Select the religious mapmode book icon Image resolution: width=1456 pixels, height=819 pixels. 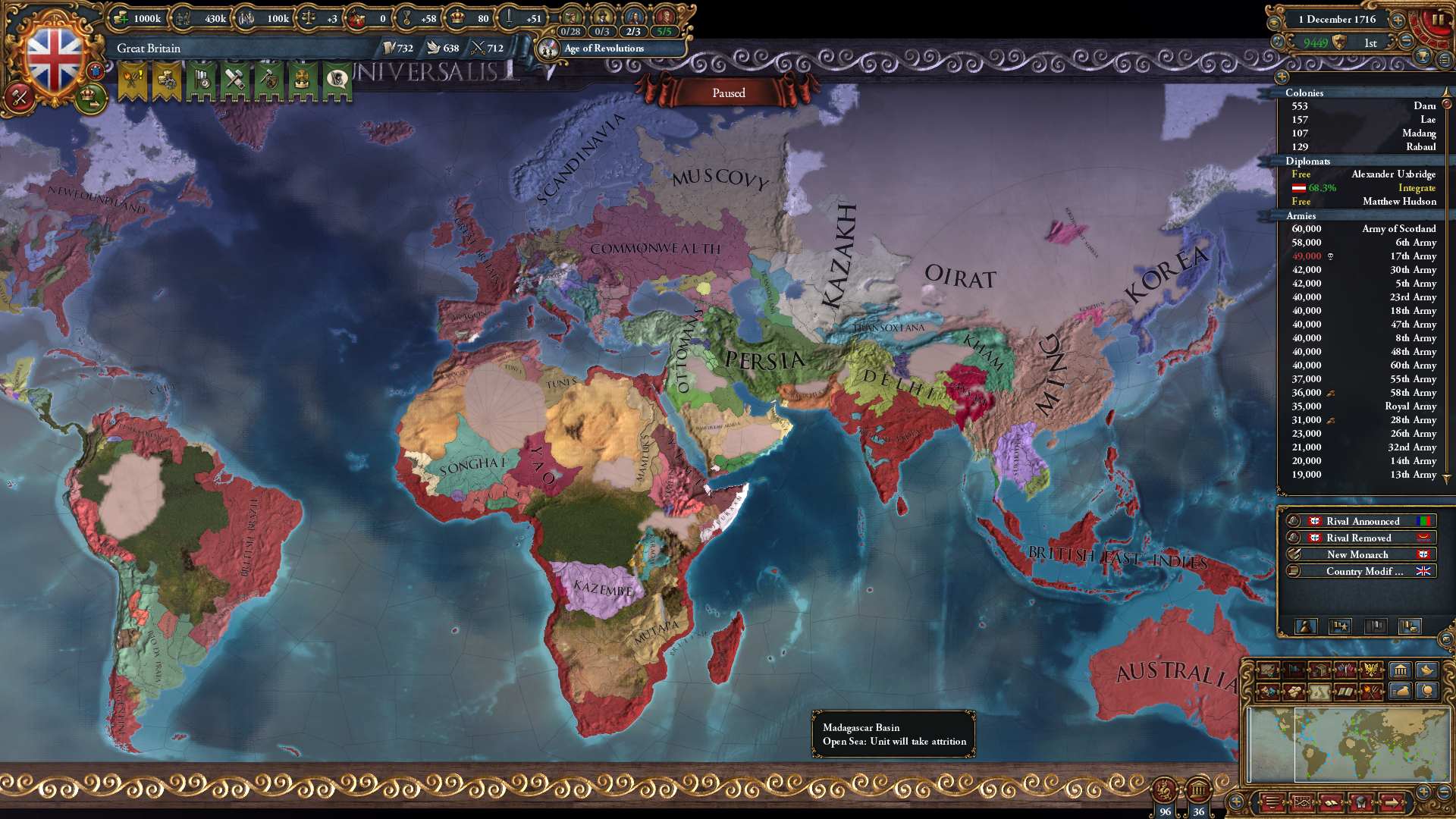coord(1345,692)
